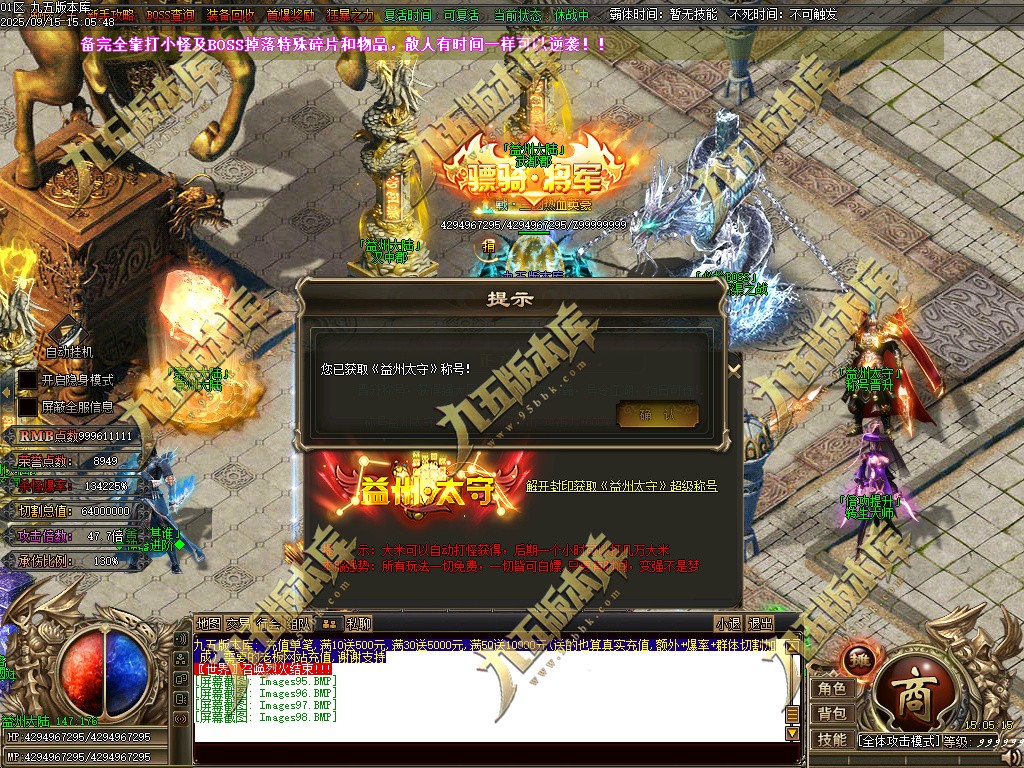
Task: Open 装备回收 equipment recycling
Action: (230, 16)
